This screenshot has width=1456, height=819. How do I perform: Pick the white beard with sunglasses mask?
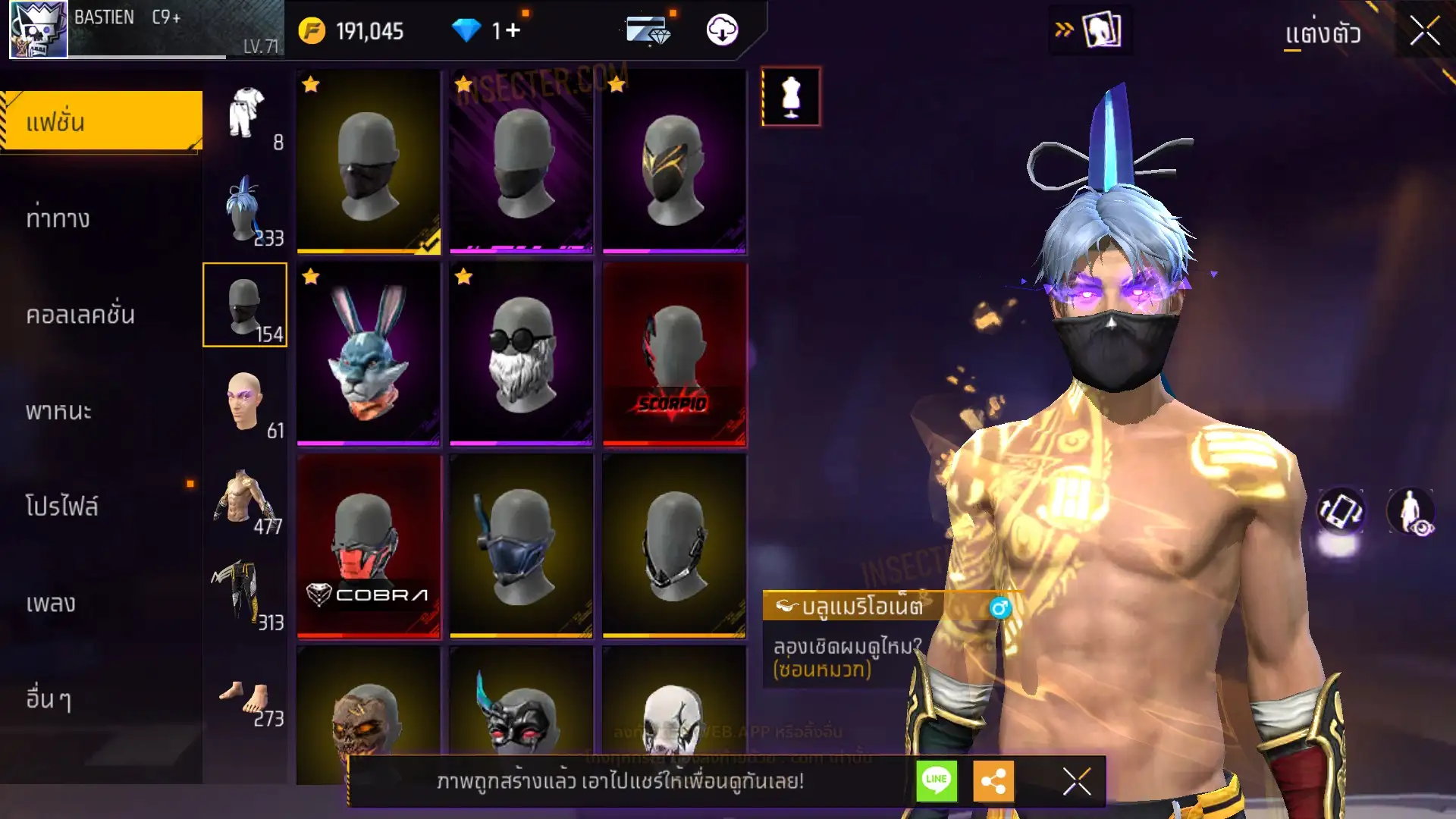521,354
